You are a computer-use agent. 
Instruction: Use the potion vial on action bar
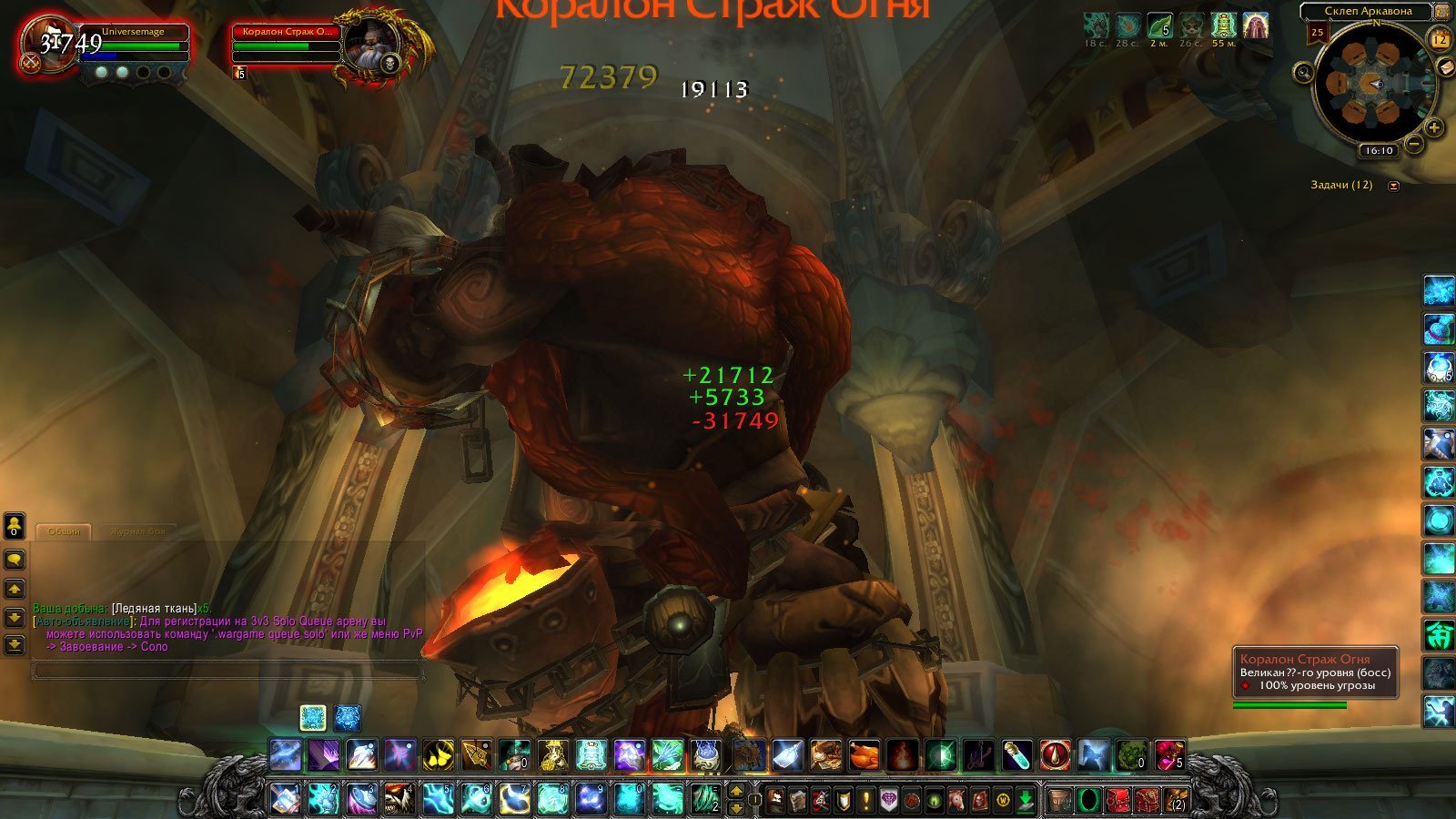pyautogui.click(x=1016, y=755)
